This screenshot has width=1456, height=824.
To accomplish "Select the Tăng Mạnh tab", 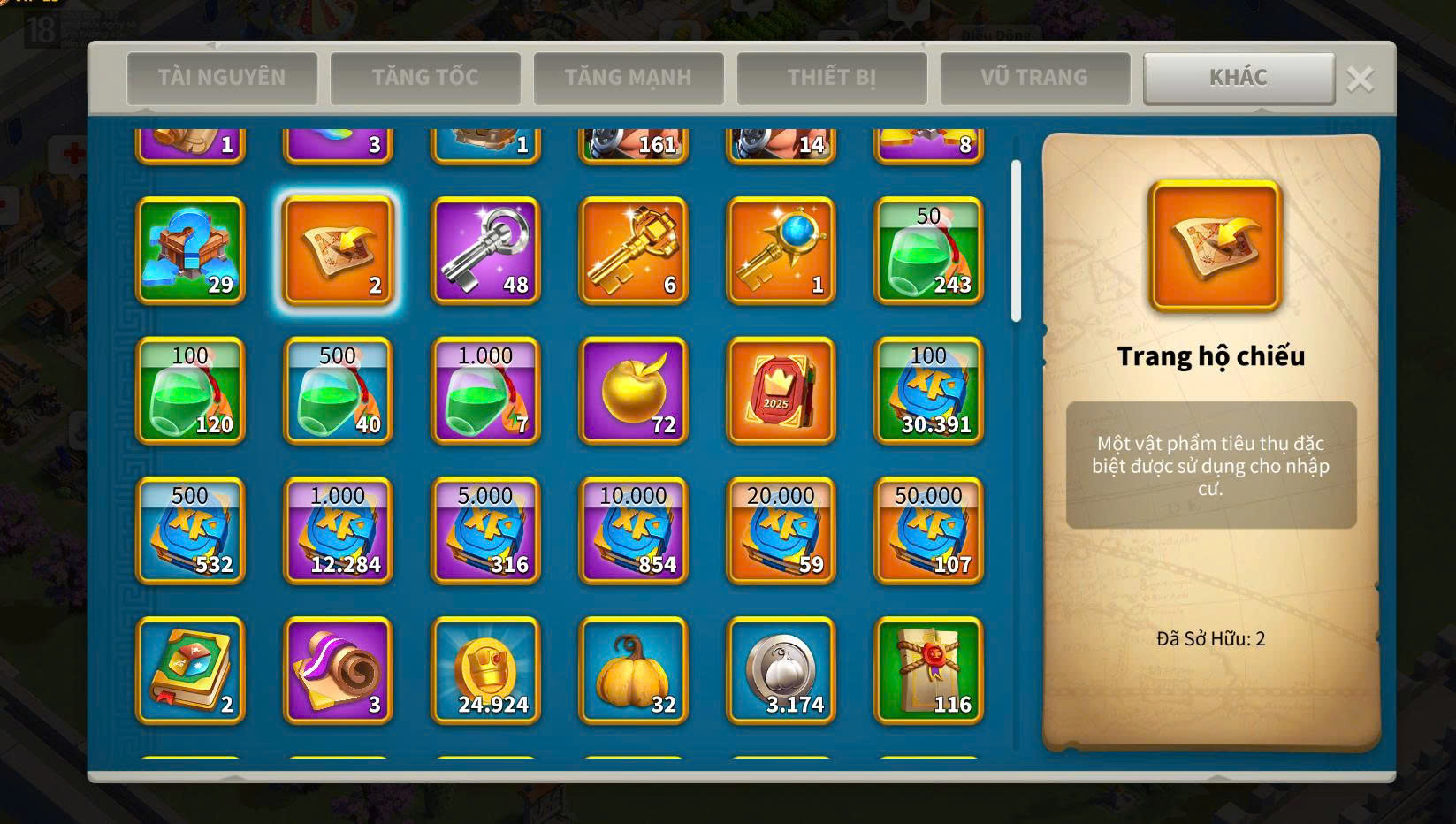I will [629, 78].
